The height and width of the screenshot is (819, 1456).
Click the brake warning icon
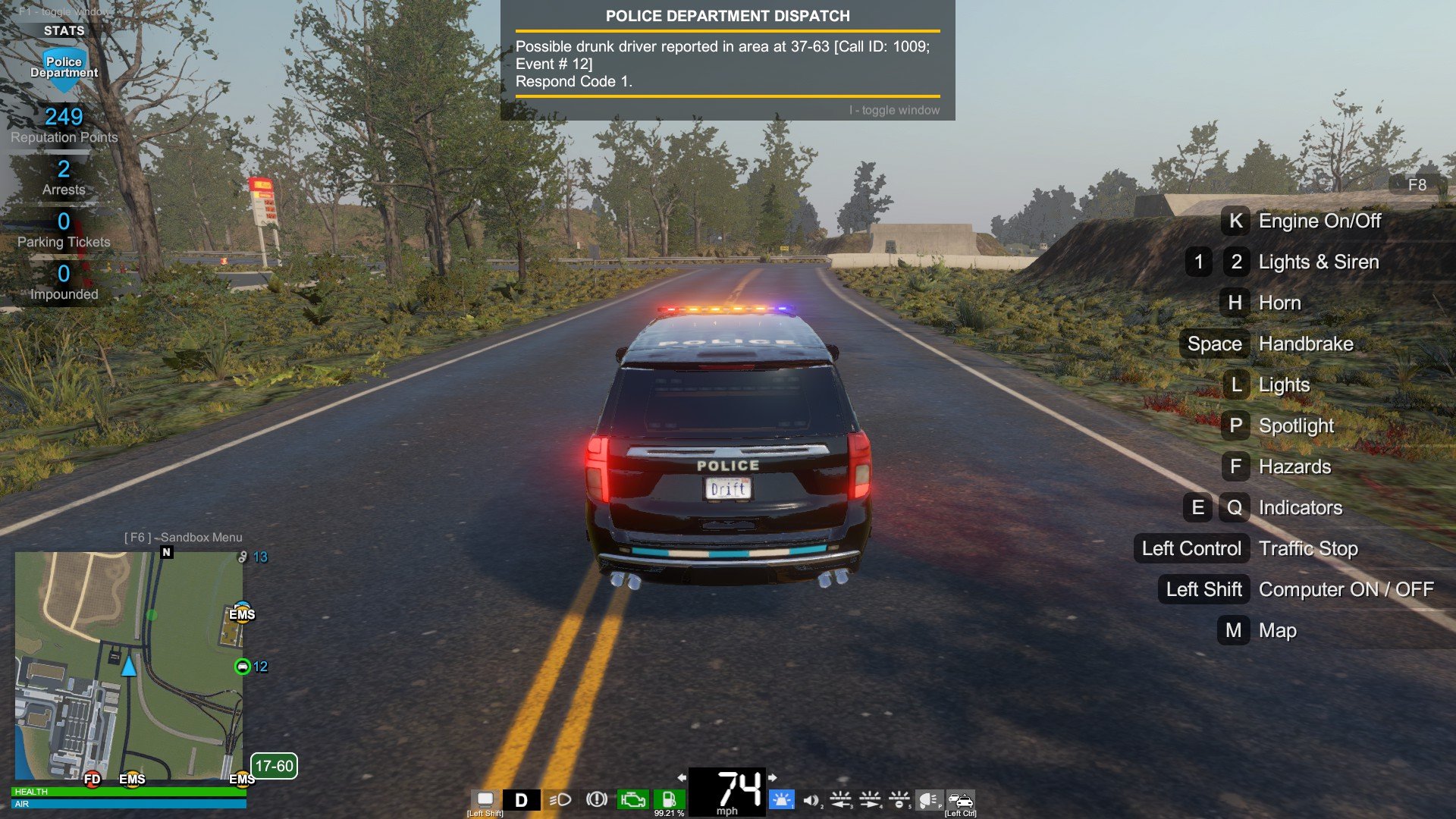(x=597, y=799)
